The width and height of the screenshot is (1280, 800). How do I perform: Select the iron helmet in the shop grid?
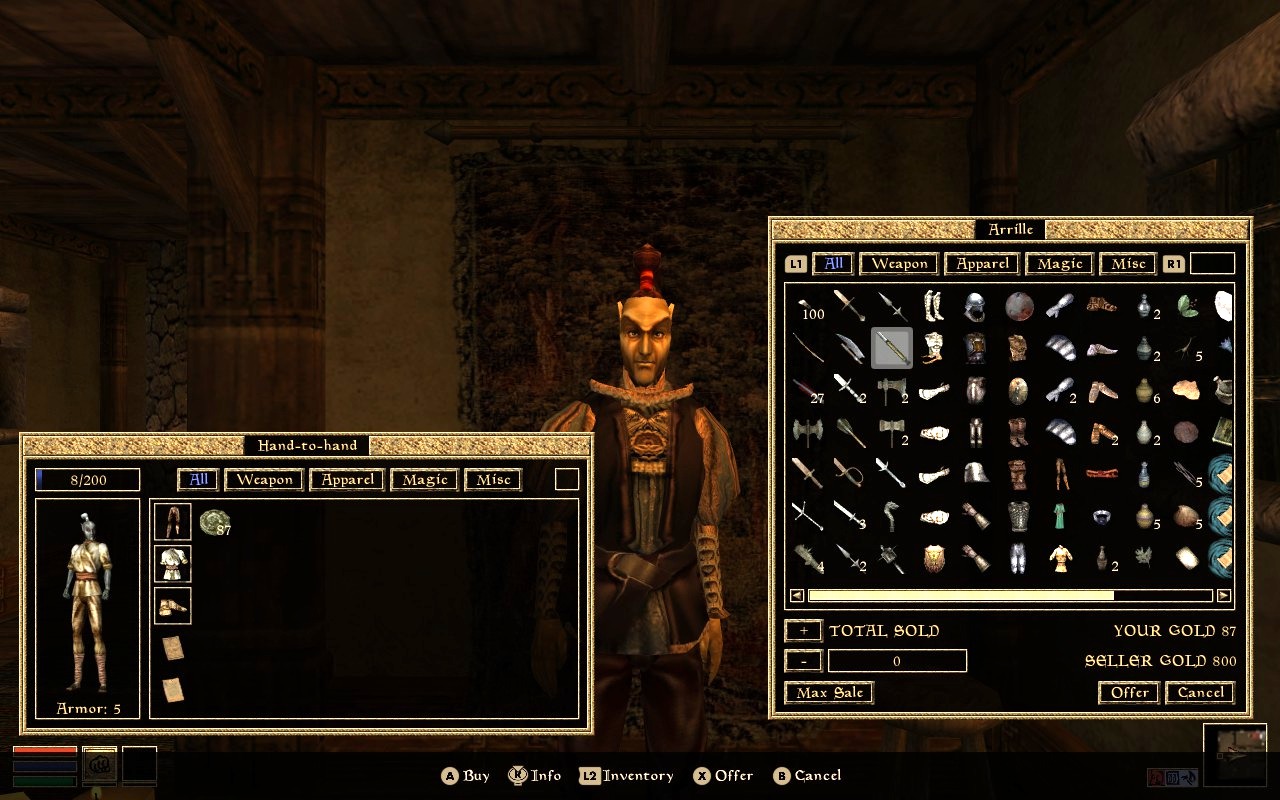pyautogui.click(x=973, y=305)
